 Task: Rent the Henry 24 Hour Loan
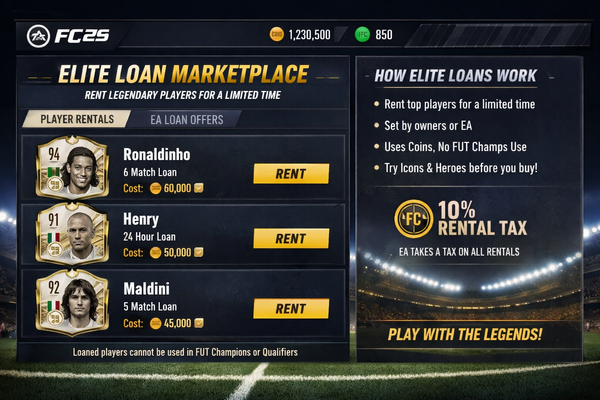[x=290, y=239]
